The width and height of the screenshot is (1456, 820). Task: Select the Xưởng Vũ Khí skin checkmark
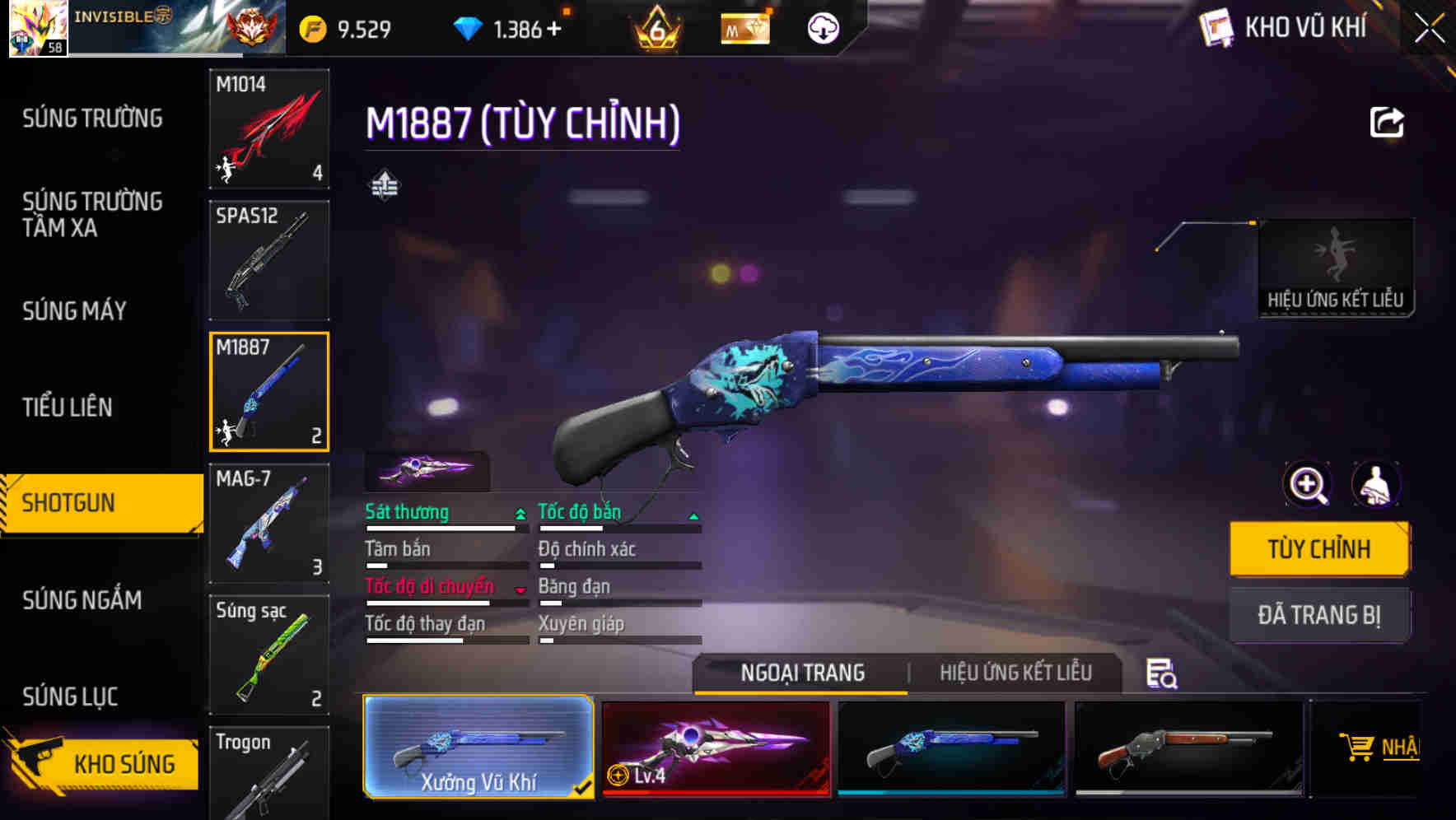tap(582, 787)
